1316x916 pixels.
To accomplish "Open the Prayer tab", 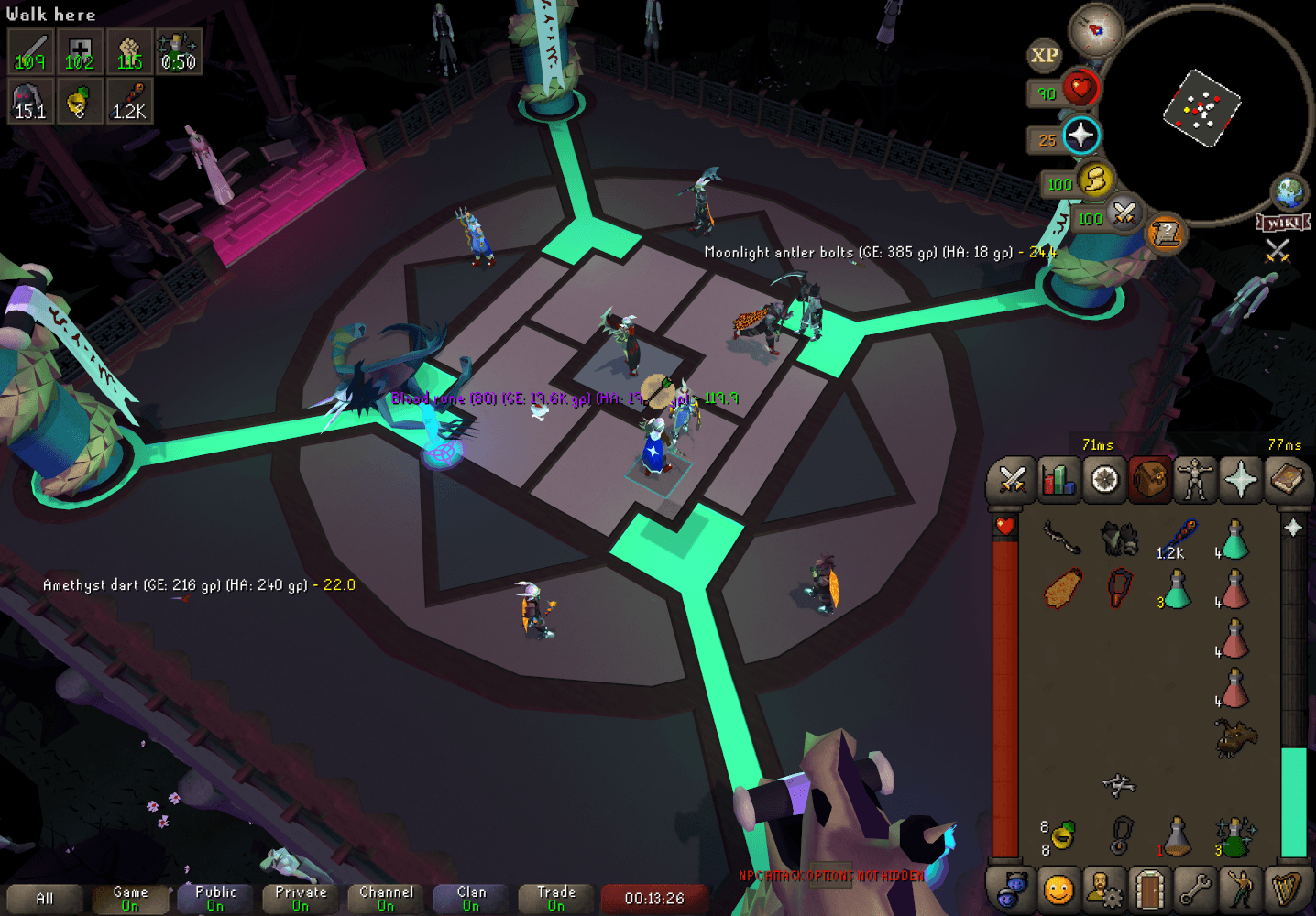I will pyautogui.click(x=1242, y=479).
